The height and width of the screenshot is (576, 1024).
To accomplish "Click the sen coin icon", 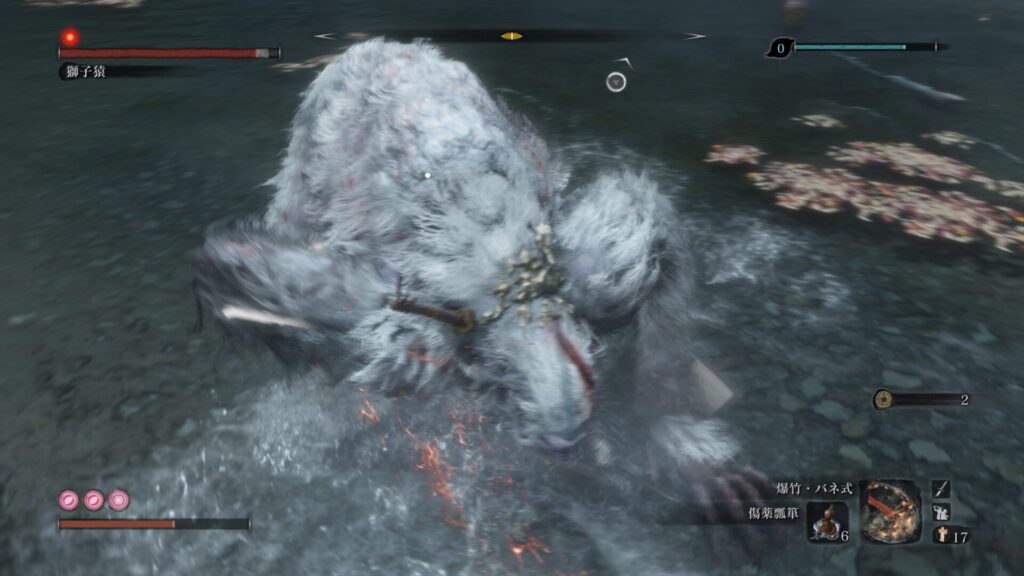I will point(883,399).
